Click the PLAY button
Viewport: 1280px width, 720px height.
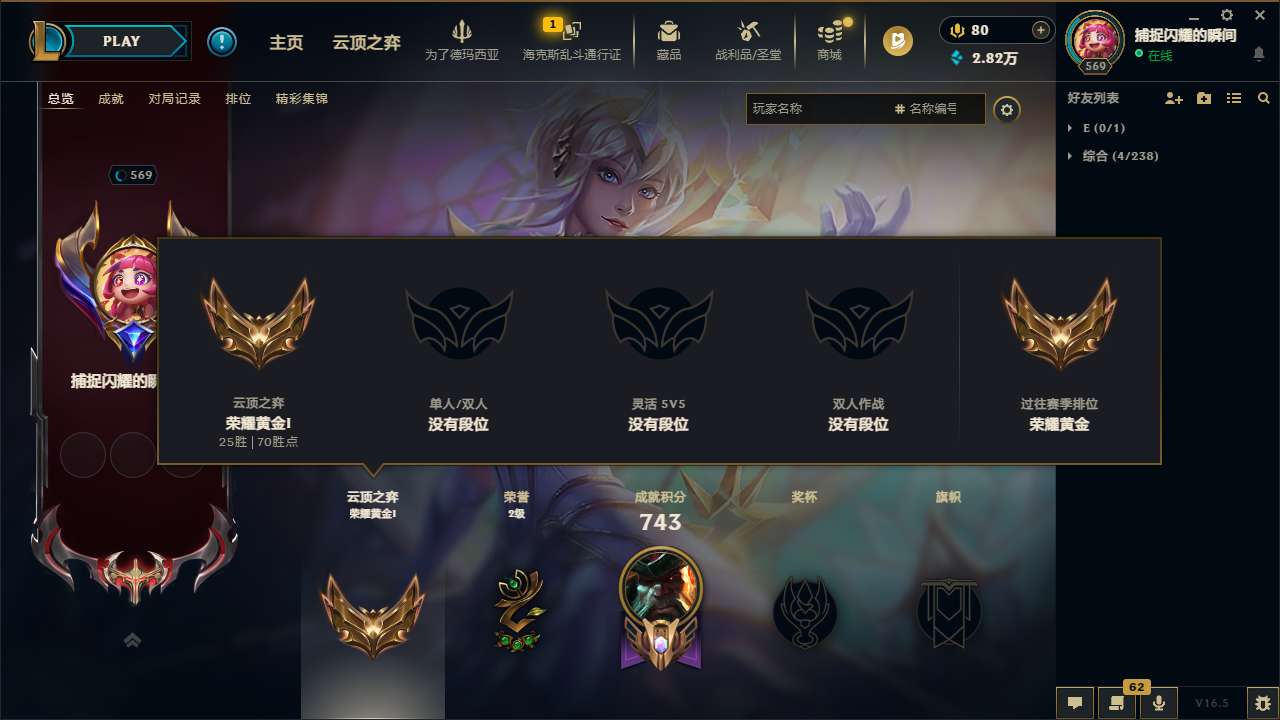(x=122, y=41)
